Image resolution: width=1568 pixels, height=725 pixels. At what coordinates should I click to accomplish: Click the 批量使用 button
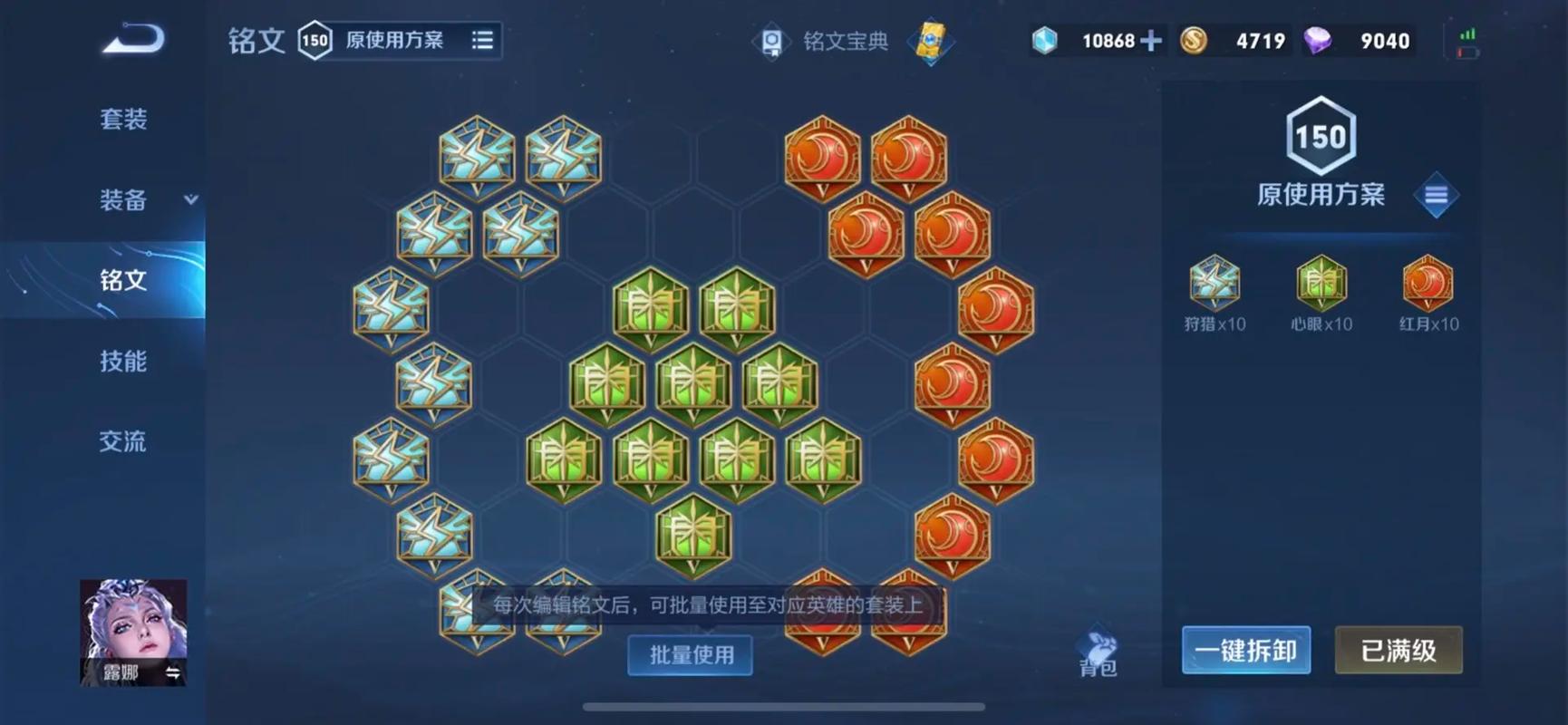[690, 655]
